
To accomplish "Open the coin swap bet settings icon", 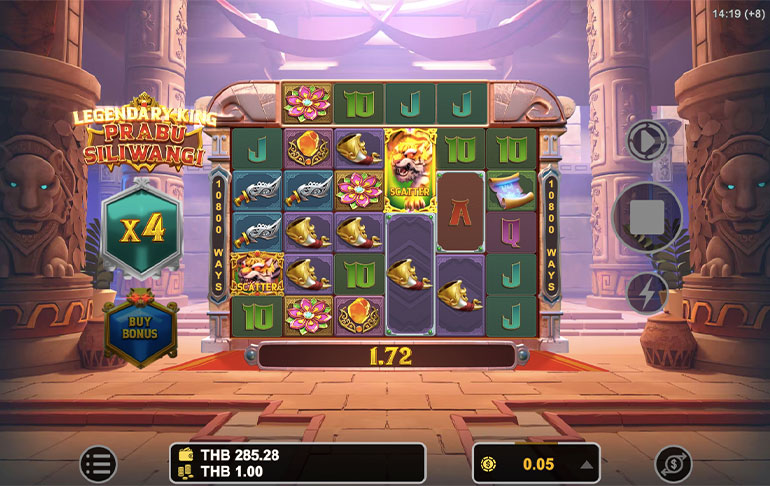I will point(673,464).
